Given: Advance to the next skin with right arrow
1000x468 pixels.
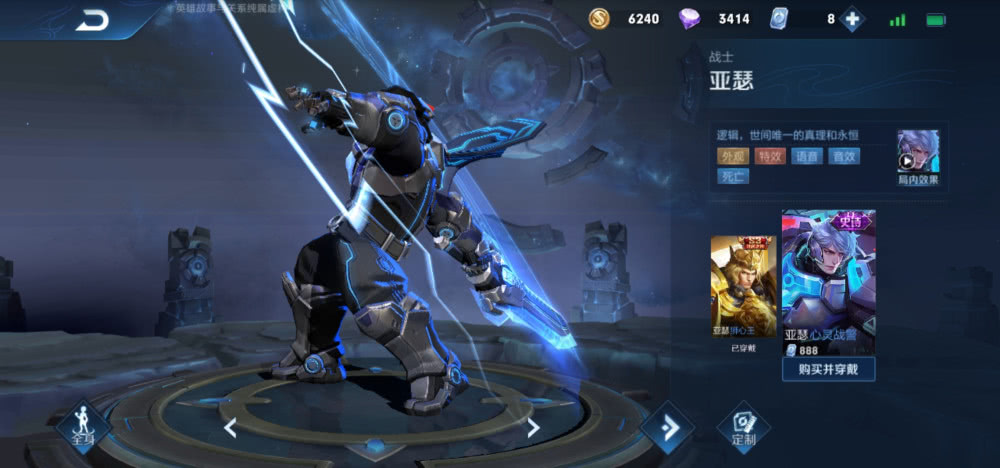Looking at the screenshot, I should (x=533, y=428).
